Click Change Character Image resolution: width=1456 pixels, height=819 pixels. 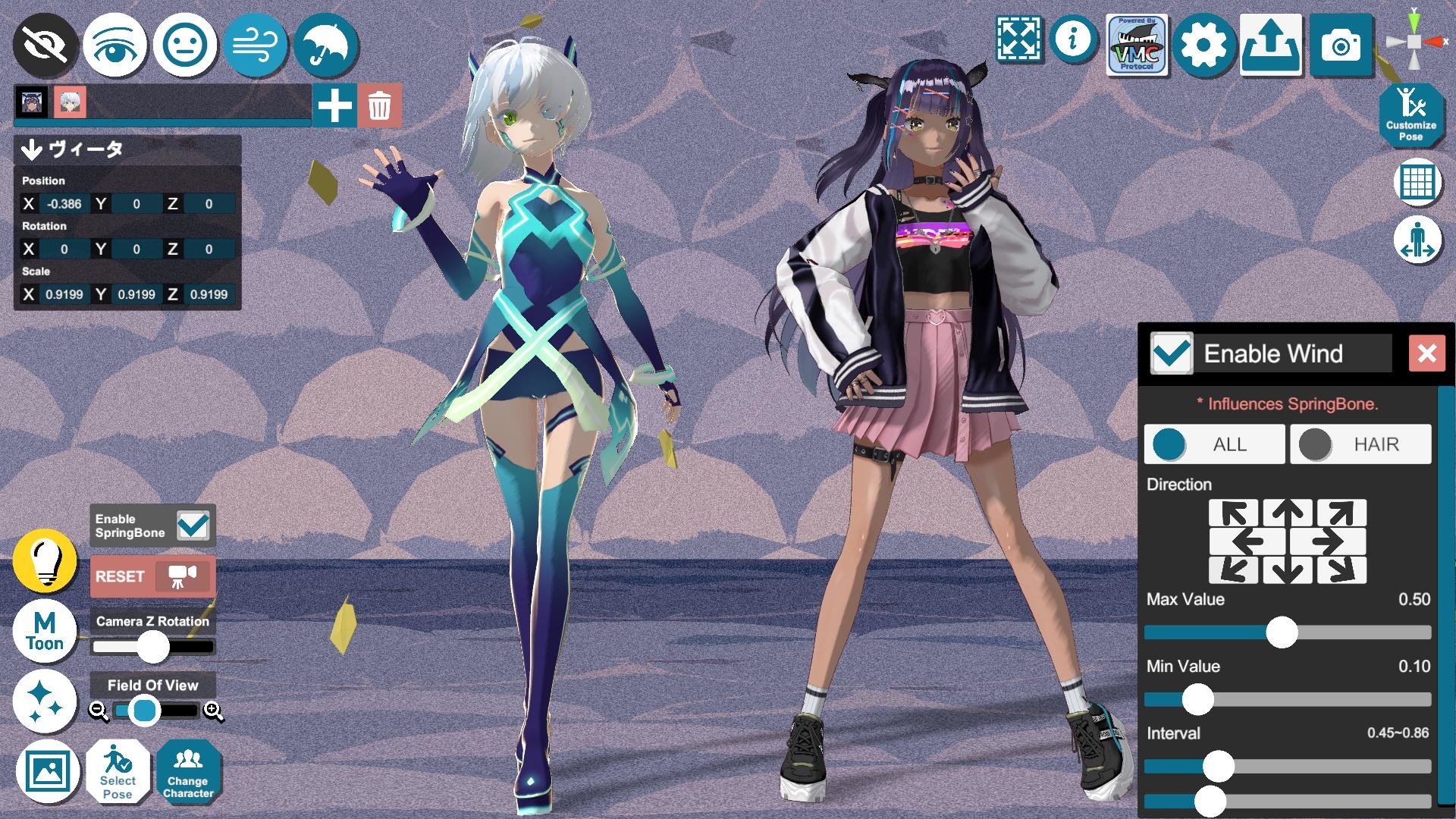(189, 772)
